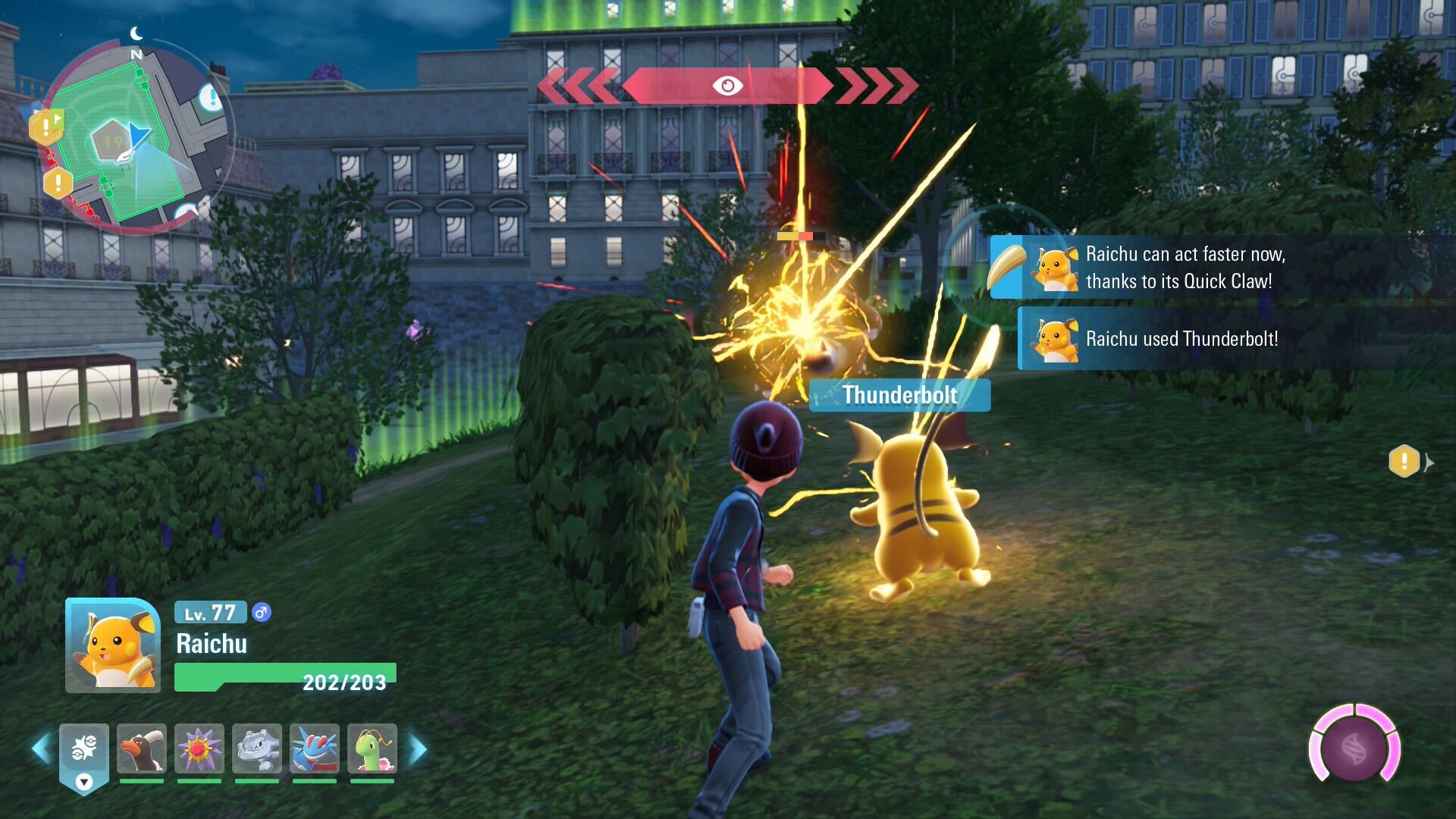Click the alert exclamation icon on right screen edge

1404,461
